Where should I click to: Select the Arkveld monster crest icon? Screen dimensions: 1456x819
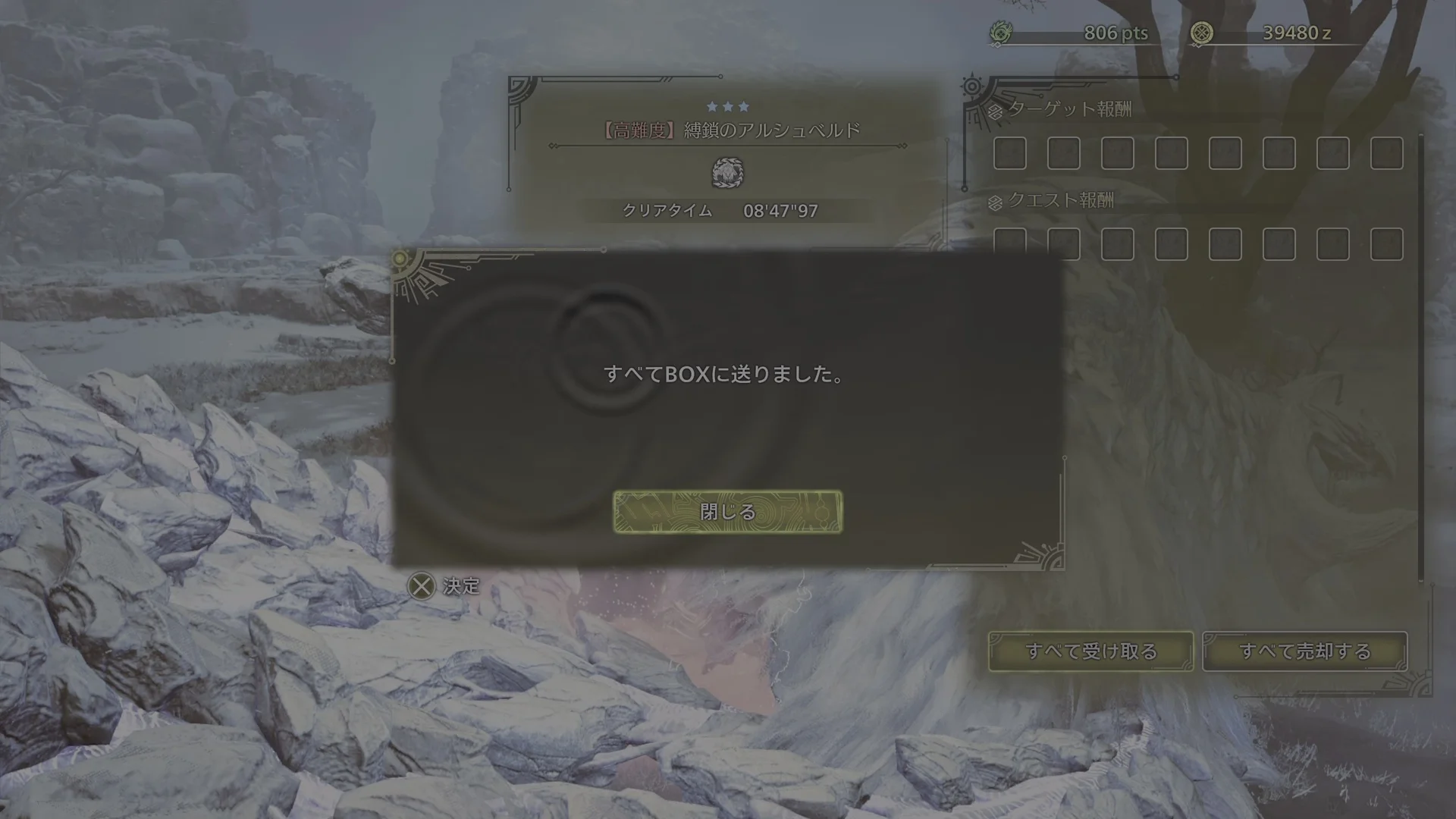[x=727, y=173]
